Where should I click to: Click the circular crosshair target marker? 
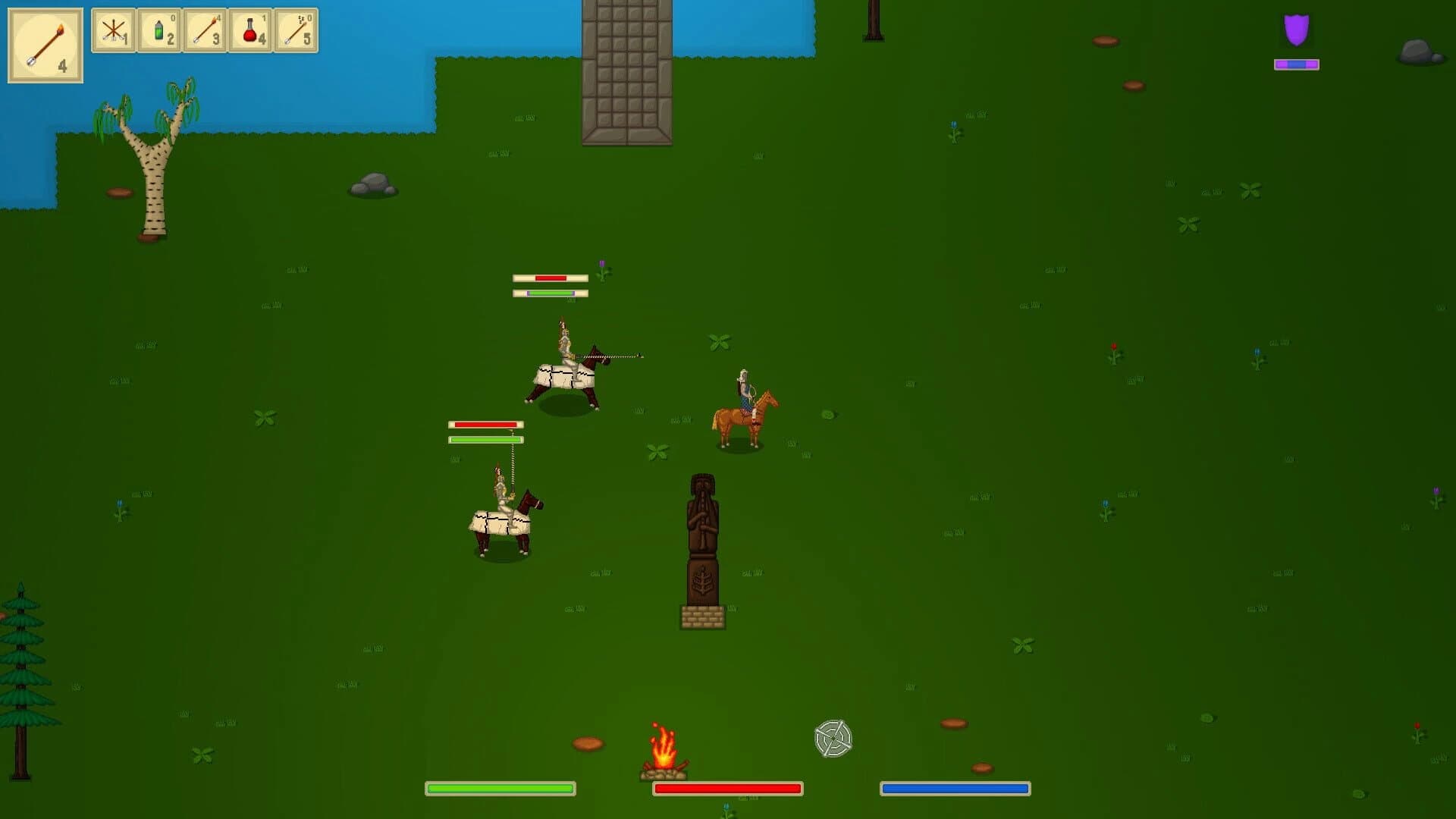pos(832,738)
